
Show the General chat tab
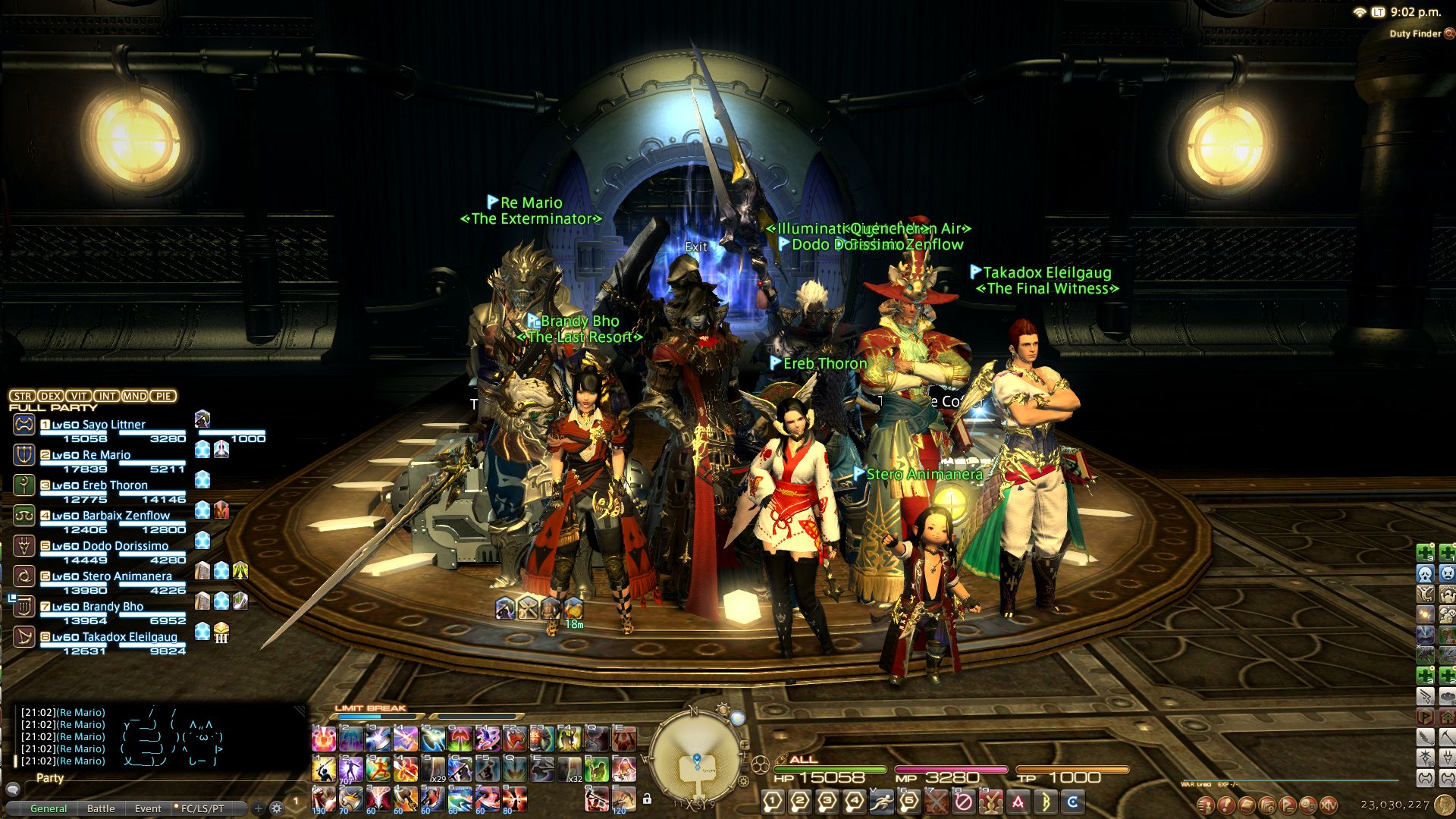click(x=49, y=808)
